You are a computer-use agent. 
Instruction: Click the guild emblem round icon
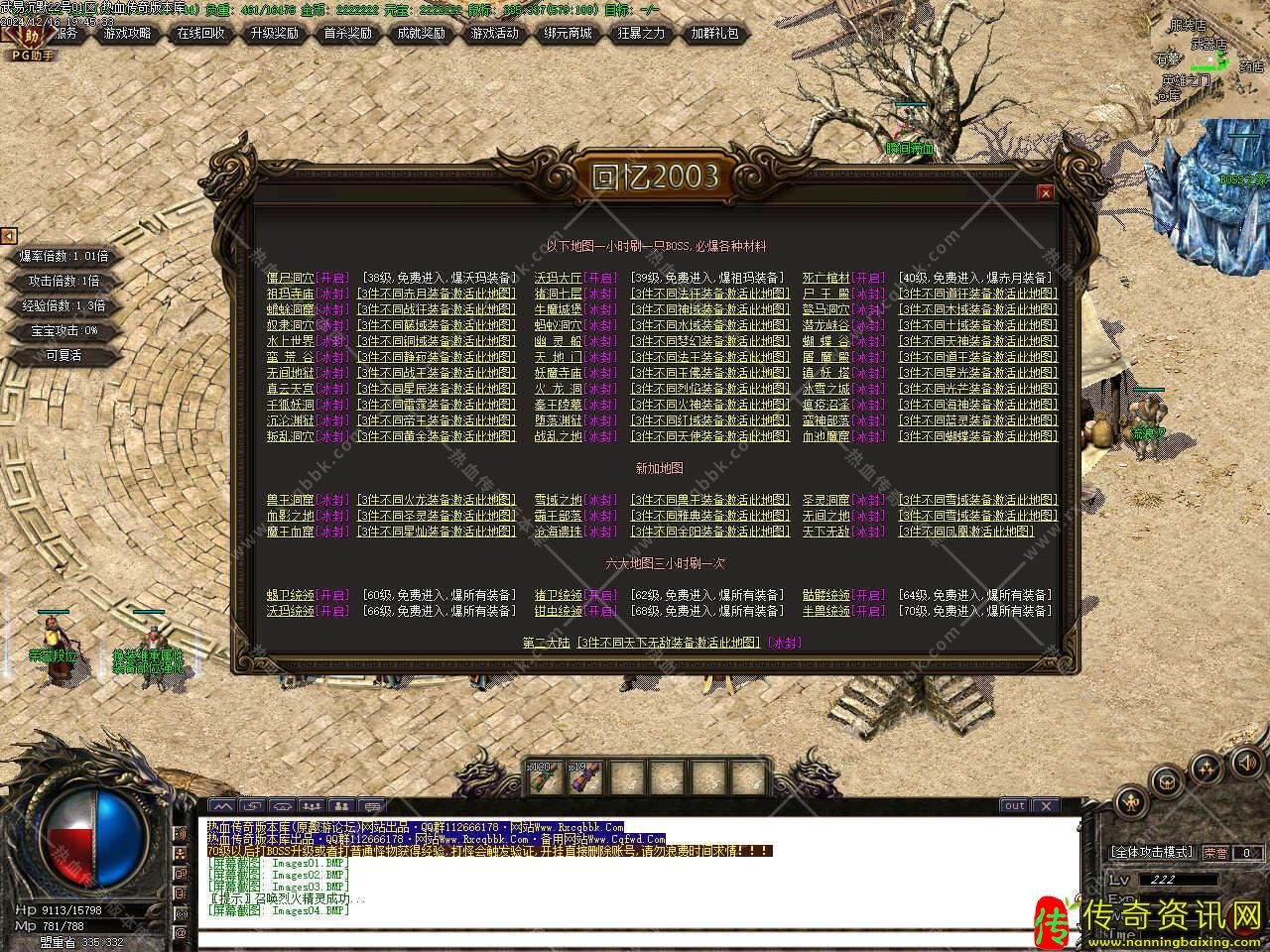coord(1168,782)
